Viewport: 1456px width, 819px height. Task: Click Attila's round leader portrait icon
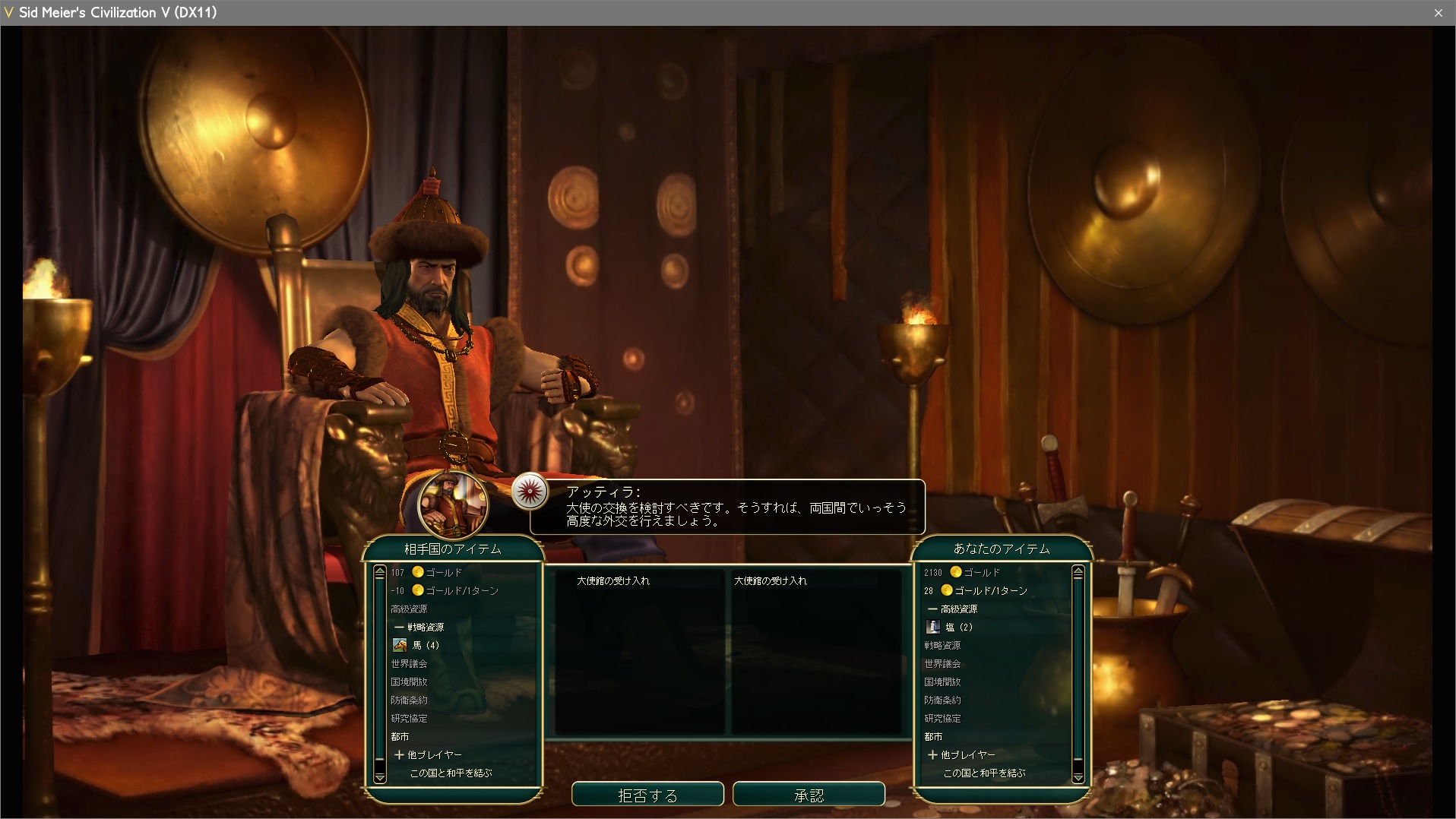(x=453, y=504)
